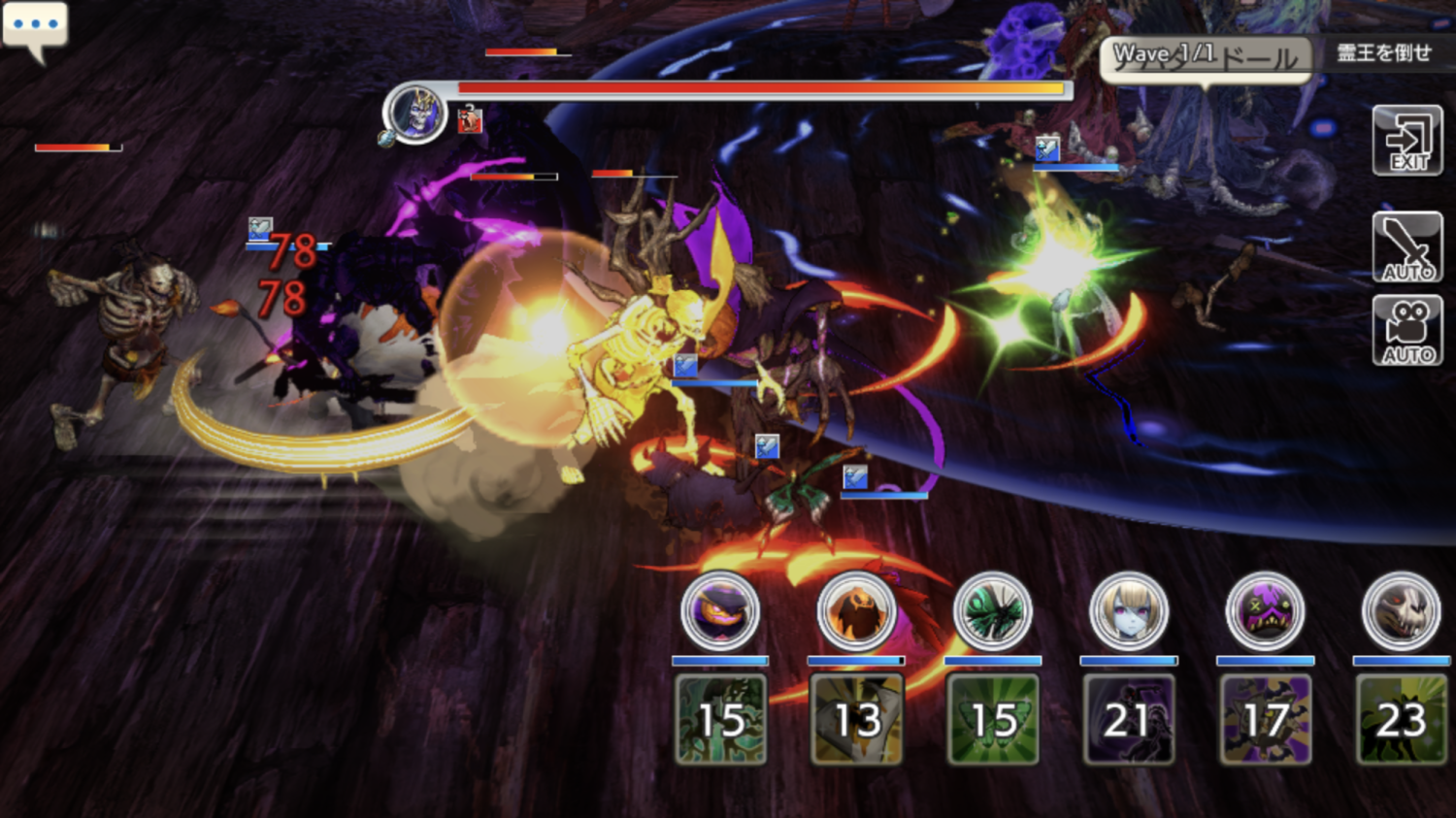The width and height of the screenshot is (1456, 818).
Task: Activate the skill showing cooldown 13
Action: coord(856,719)
